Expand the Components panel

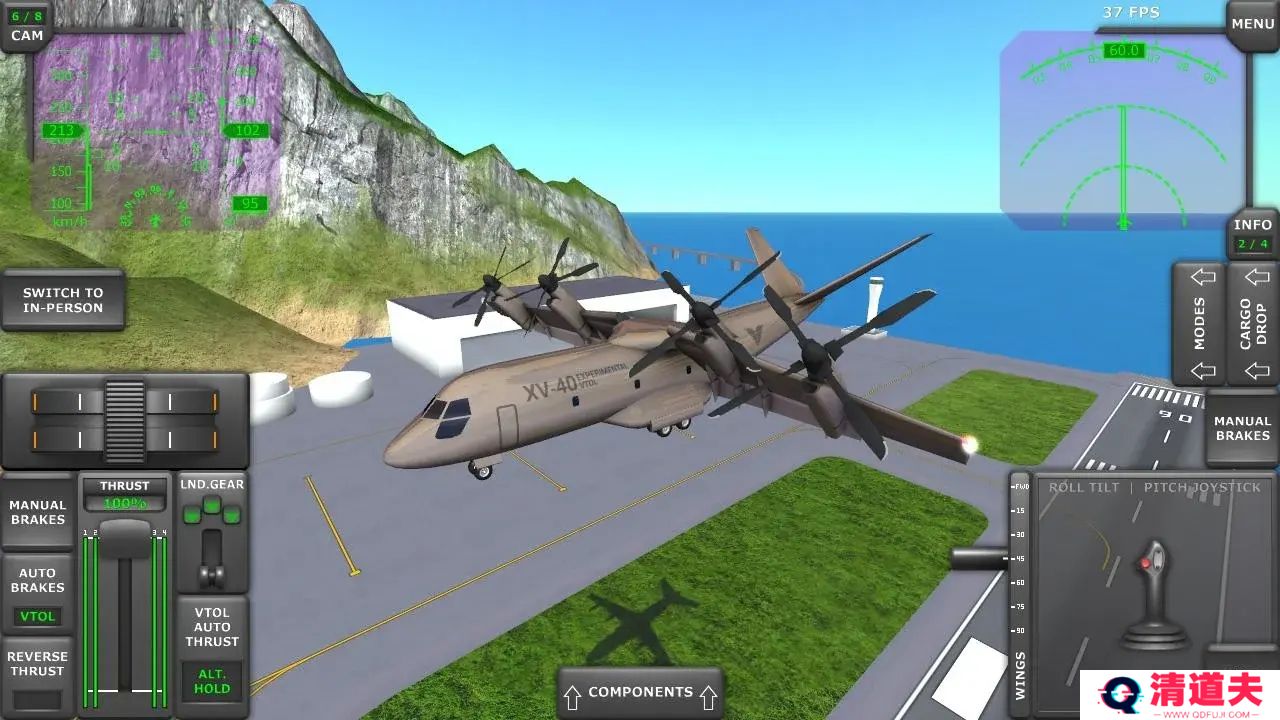point(640,692)
